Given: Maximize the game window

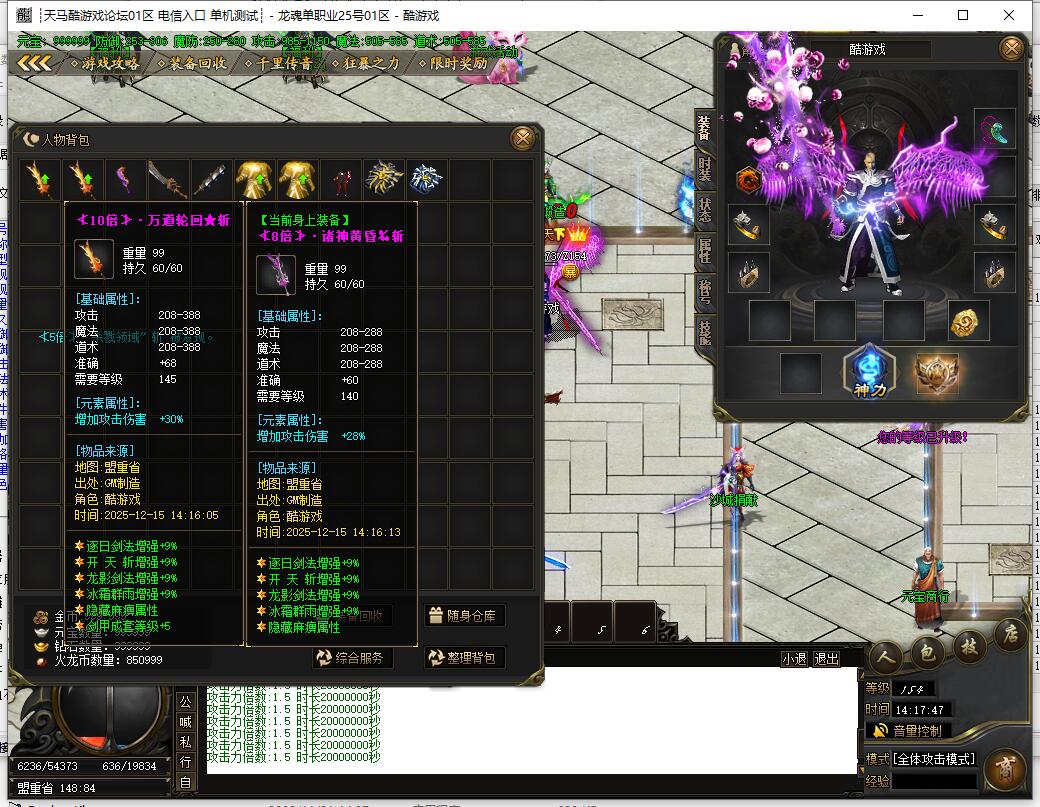Looking at the screenshot, I should point(963,15).
